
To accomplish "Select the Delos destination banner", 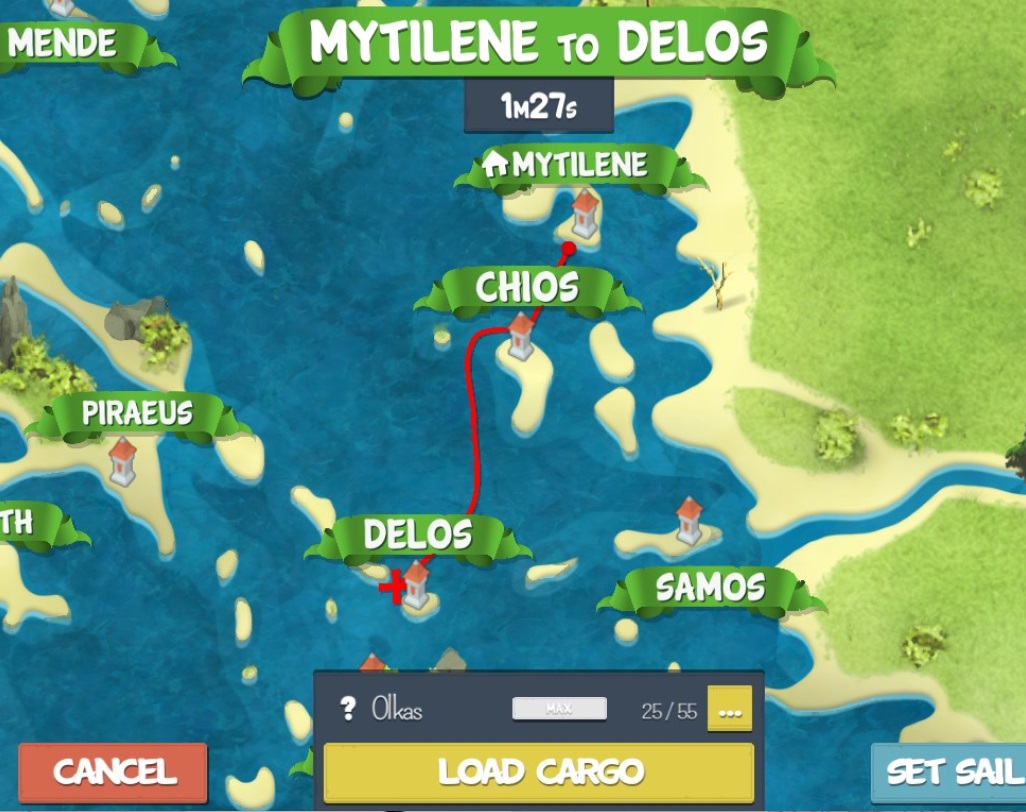I will pos(417,535).
